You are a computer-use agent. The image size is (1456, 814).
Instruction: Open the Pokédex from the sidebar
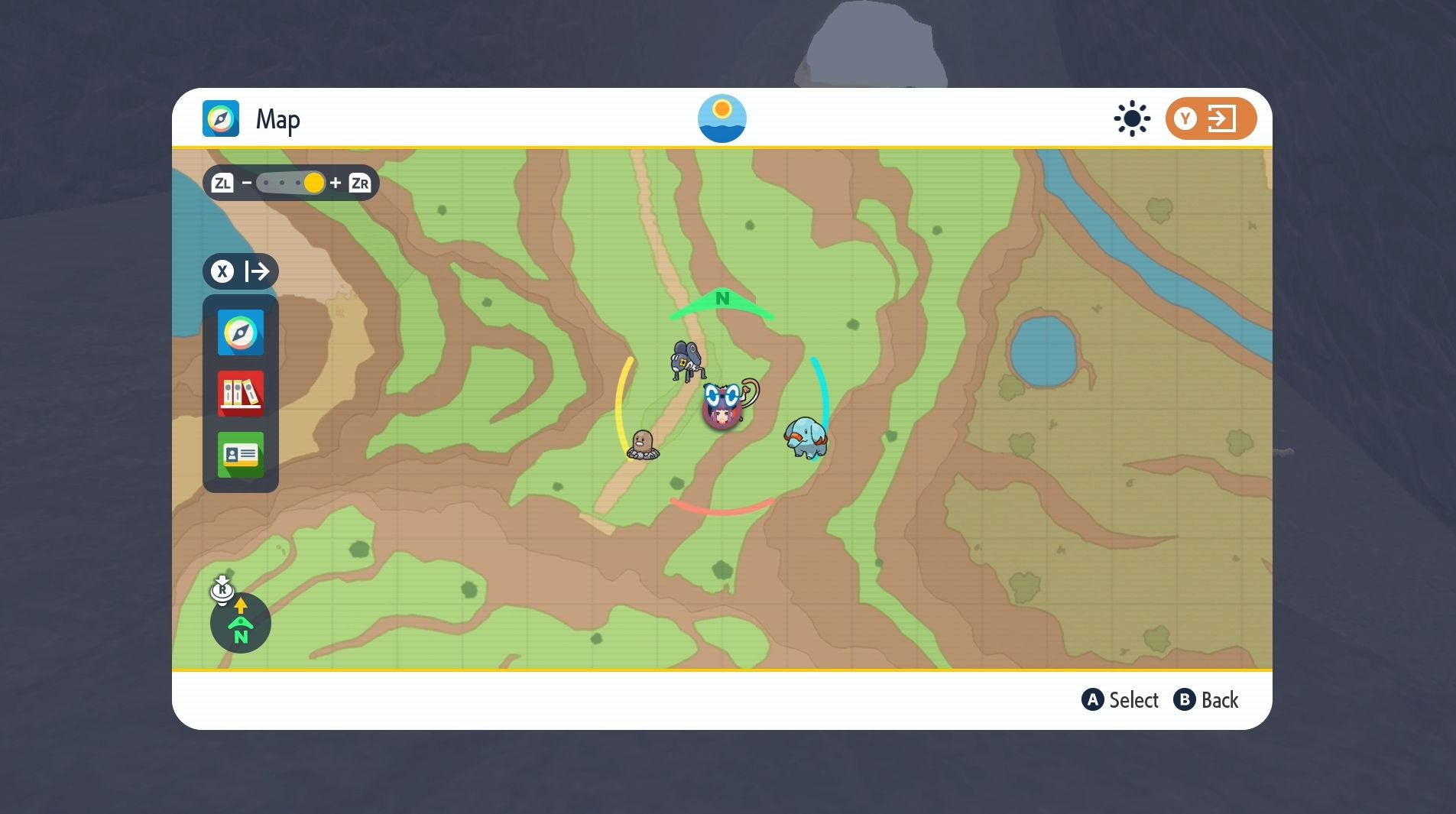click(240, 394)
